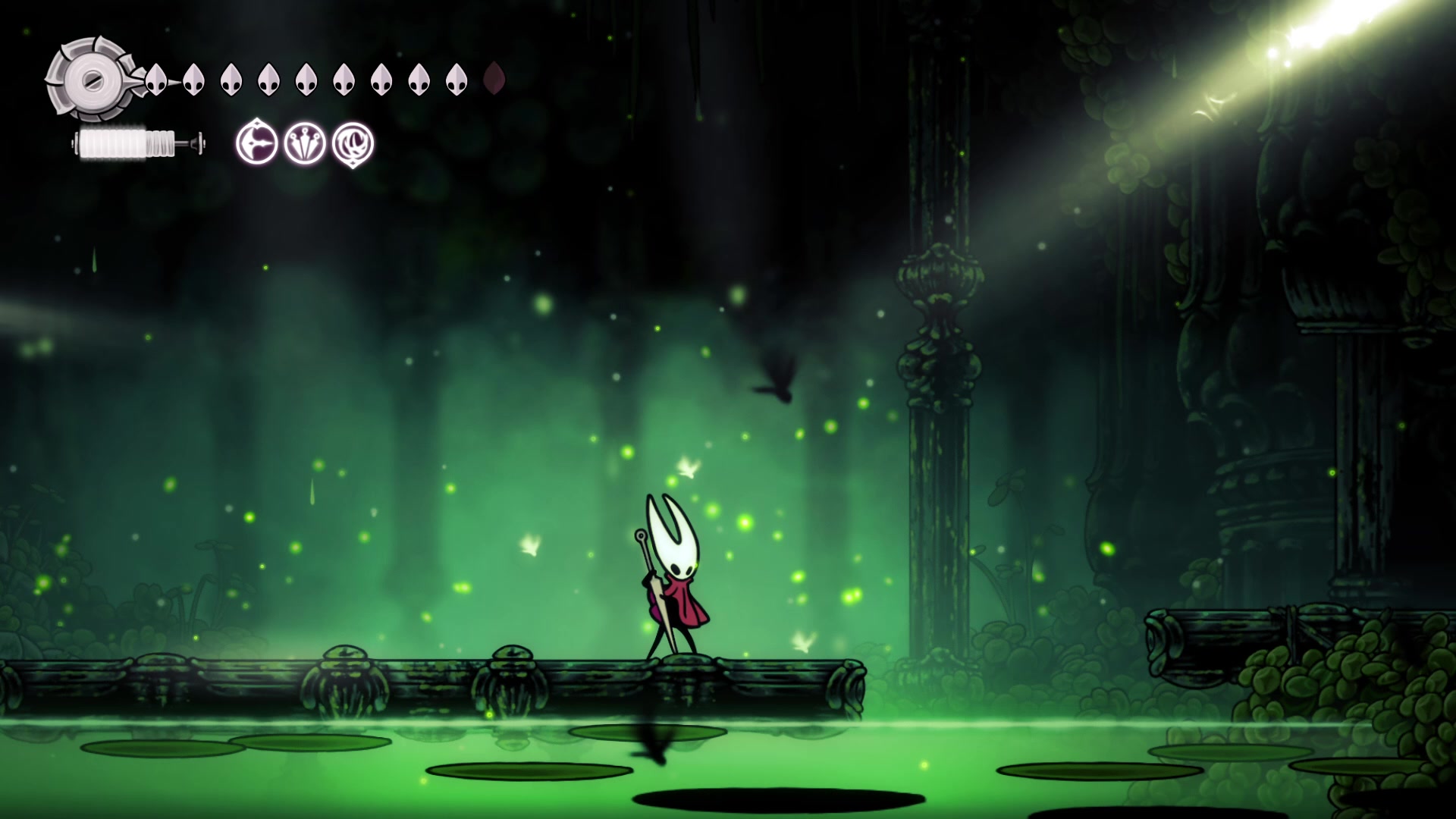
Task: Click the swirling silk skill icon
Action: [x=353, y=143]
